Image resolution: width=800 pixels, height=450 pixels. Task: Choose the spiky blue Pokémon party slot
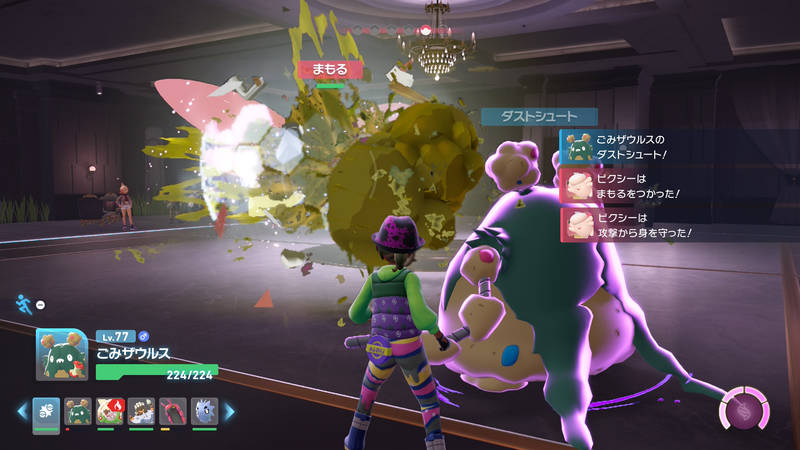tap(204, 411)
